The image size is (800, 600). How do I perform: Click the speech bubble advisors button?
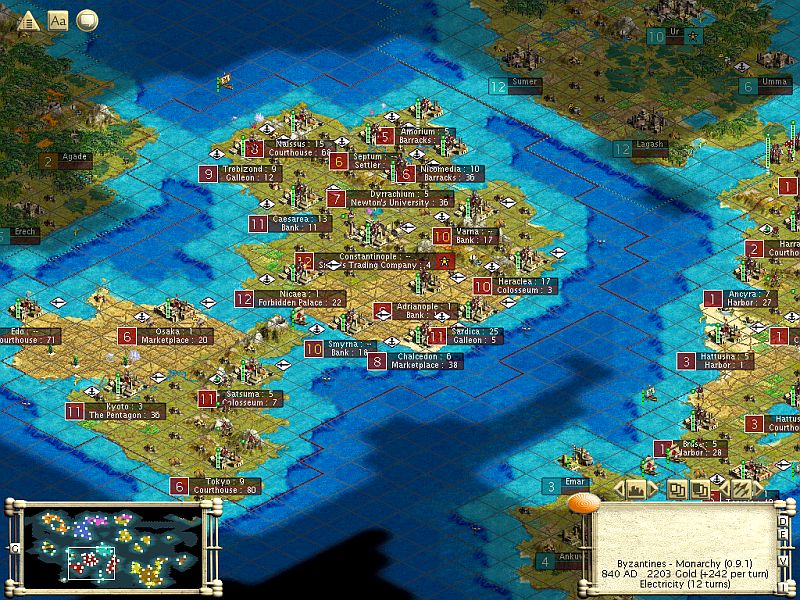point(87,20)
